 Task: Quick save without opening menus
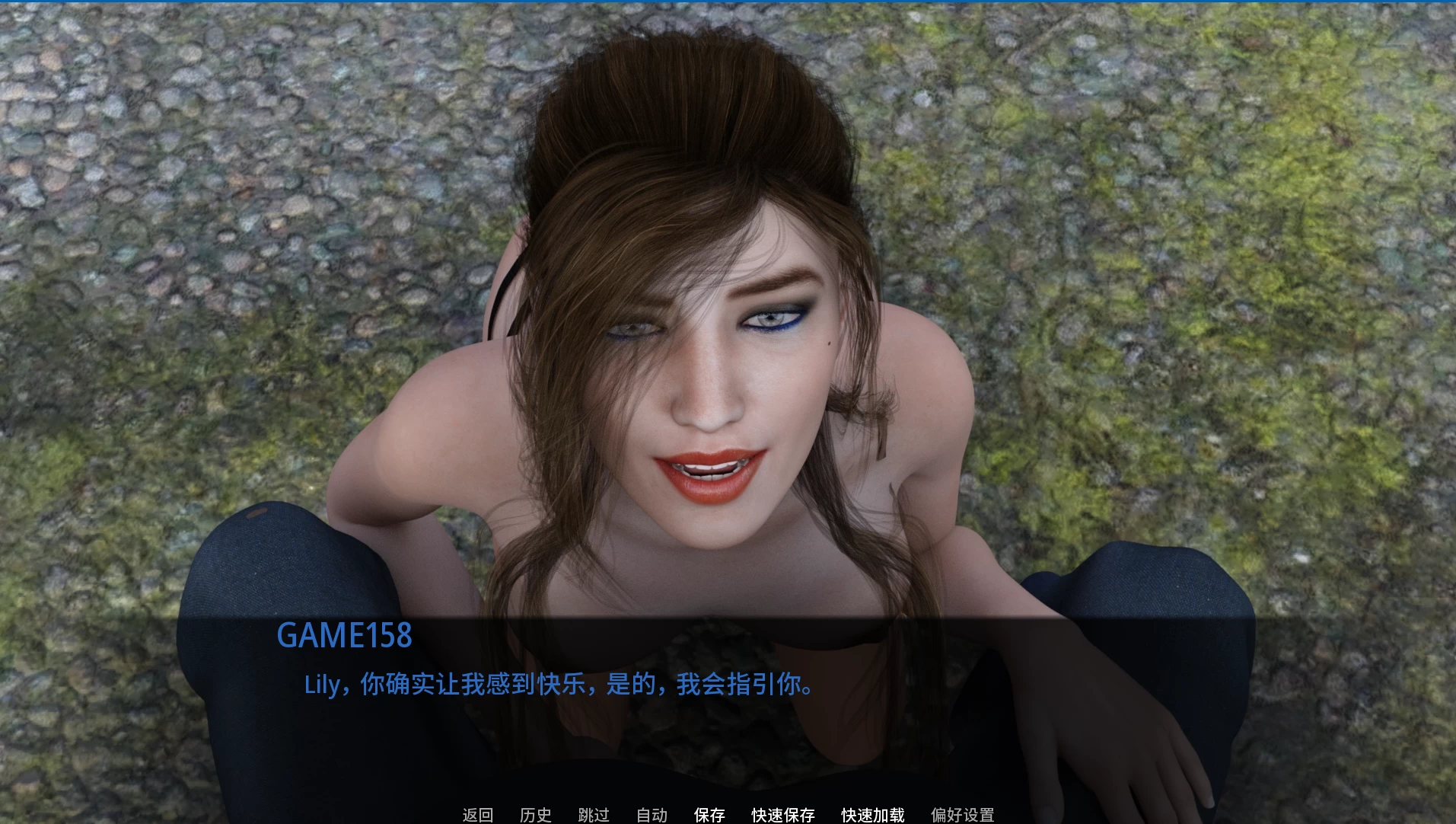(x=782, y=815)
